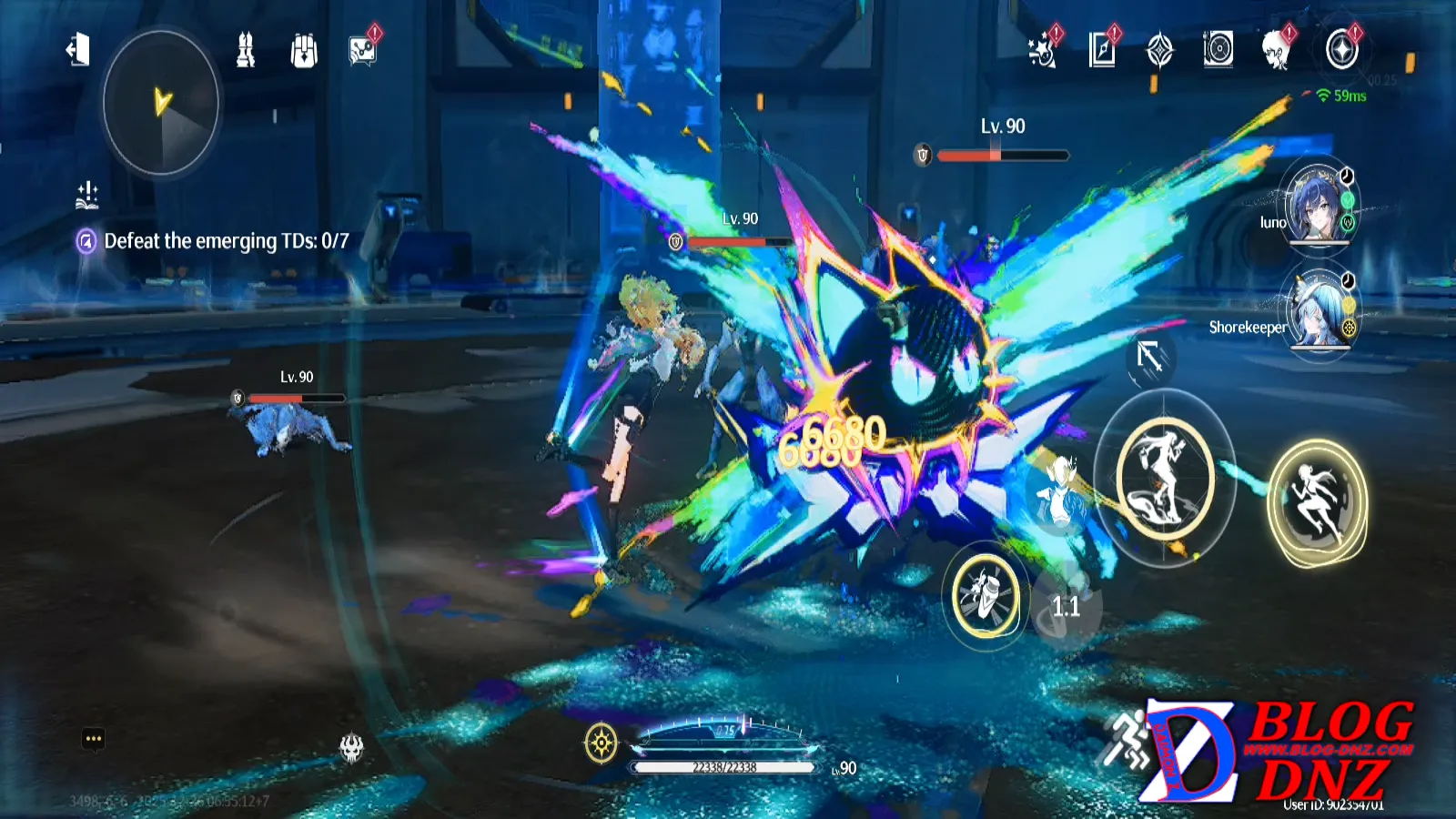Tap the running figure dodge button
Image resolution: width=1456 pixels, height=819 pixels.
[1317, 502]
